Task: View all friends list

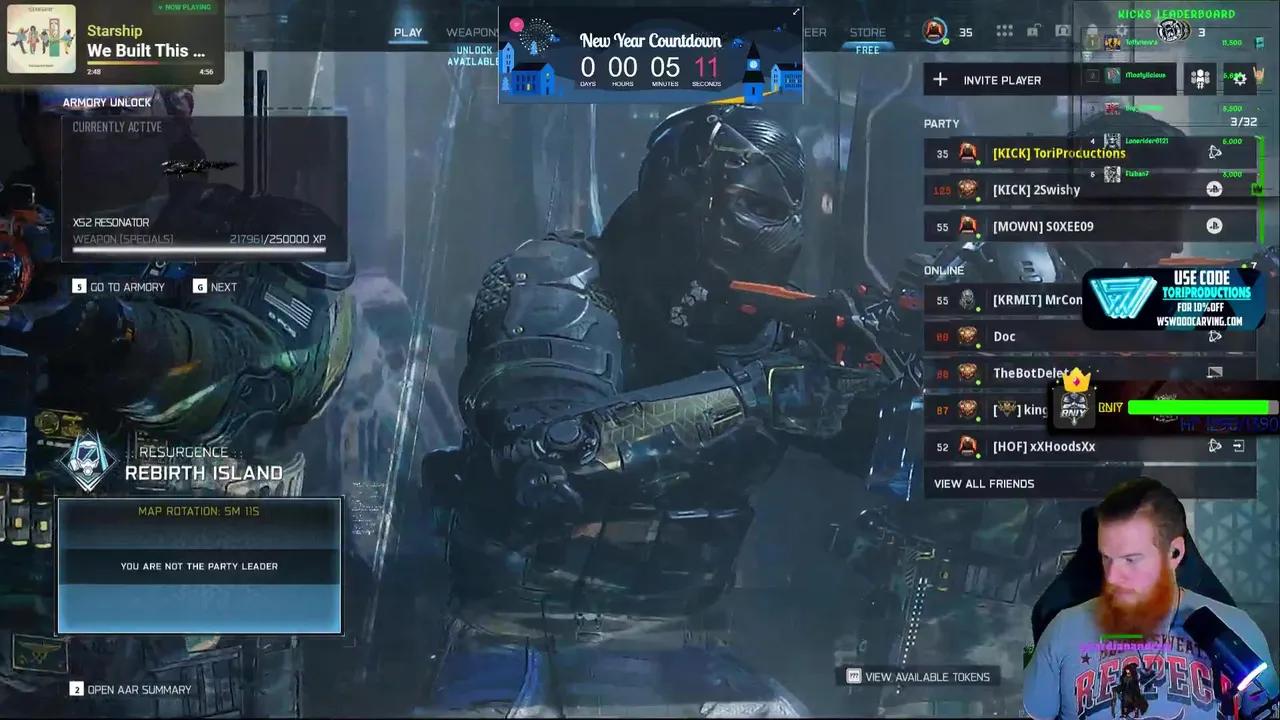Action: pos(984,484)
